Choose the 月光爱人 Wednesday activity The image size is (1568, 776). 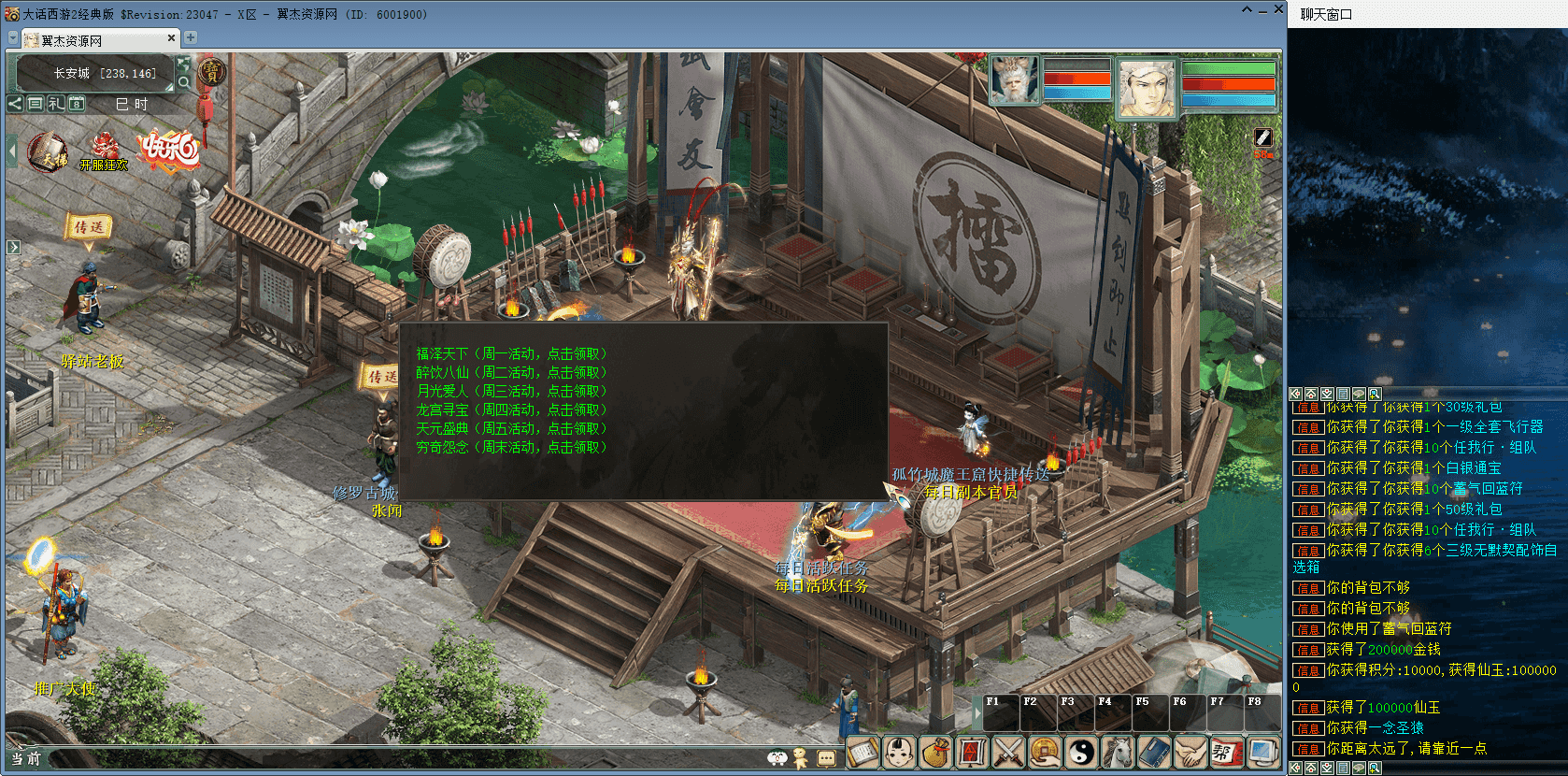coord(511,391)
